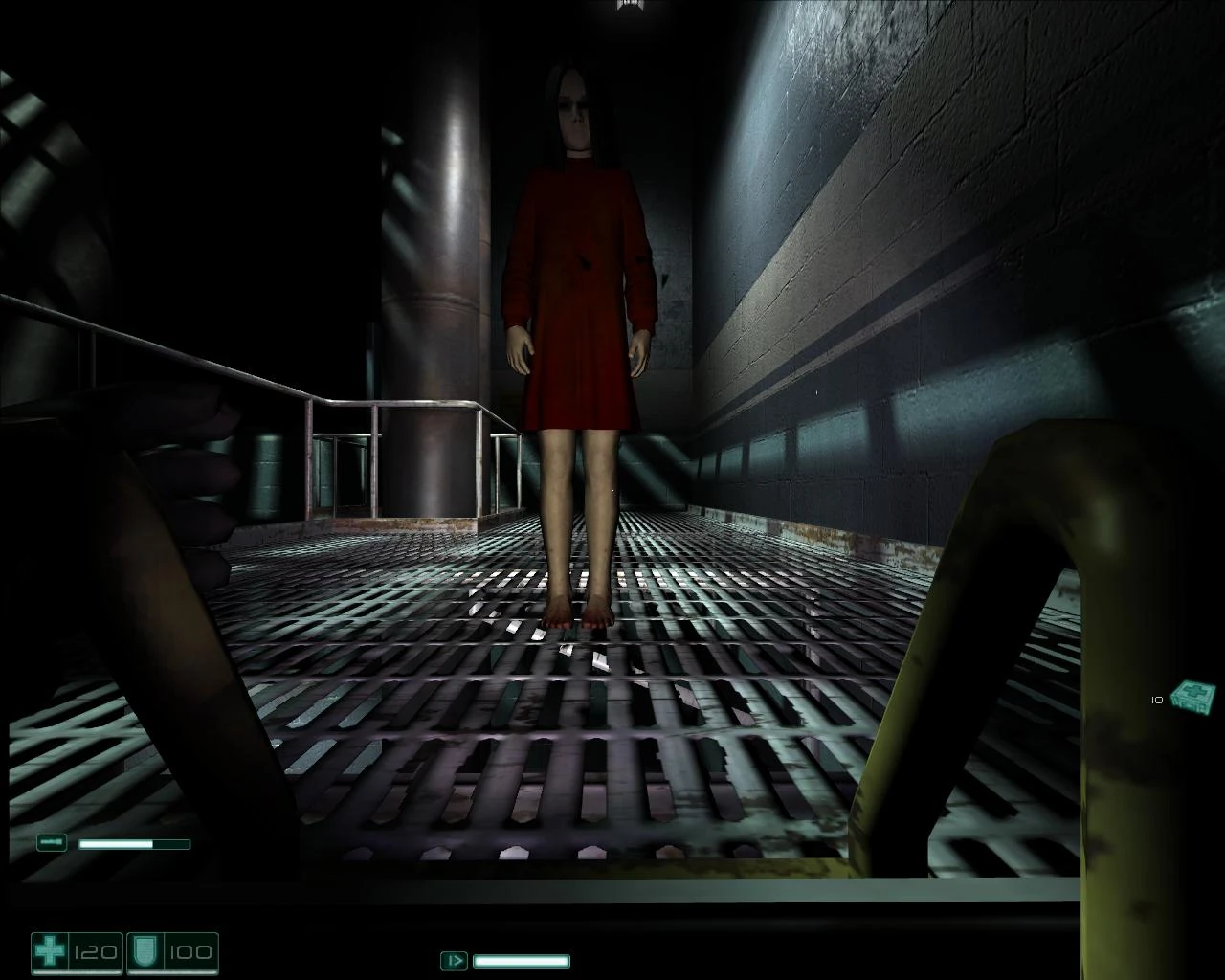Click the ceiling lamp icon above Alma
The image size is (1225, 980).
click(x=629, y=8)
